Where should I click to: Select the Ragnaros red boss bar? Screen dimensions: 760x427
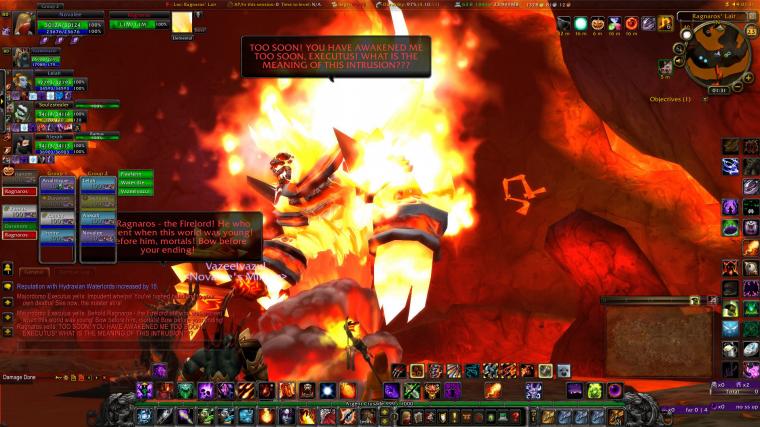(x=20, y=191)
